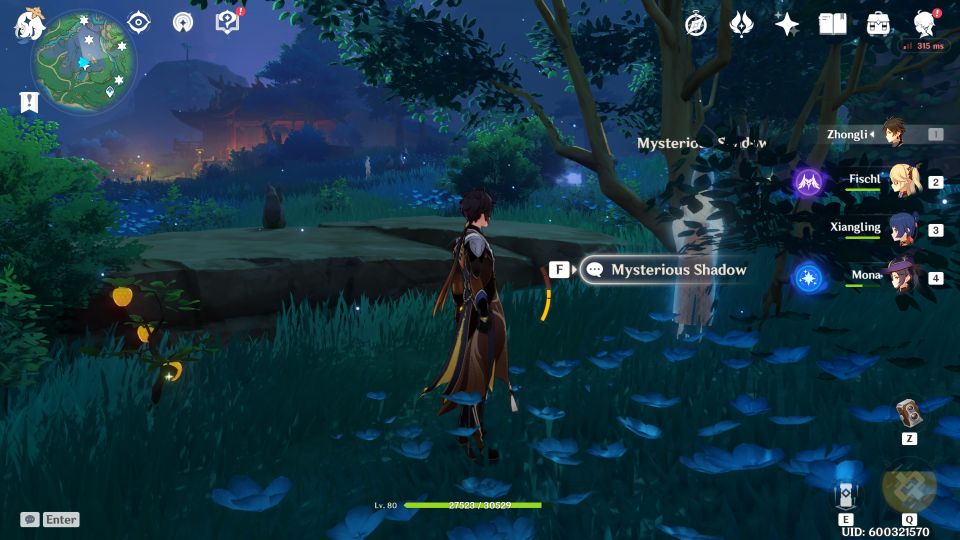This screenshot has height=540, width=960.
Task: Open the circular minimap
Action: pyautogui.click(x=84, y=60)
